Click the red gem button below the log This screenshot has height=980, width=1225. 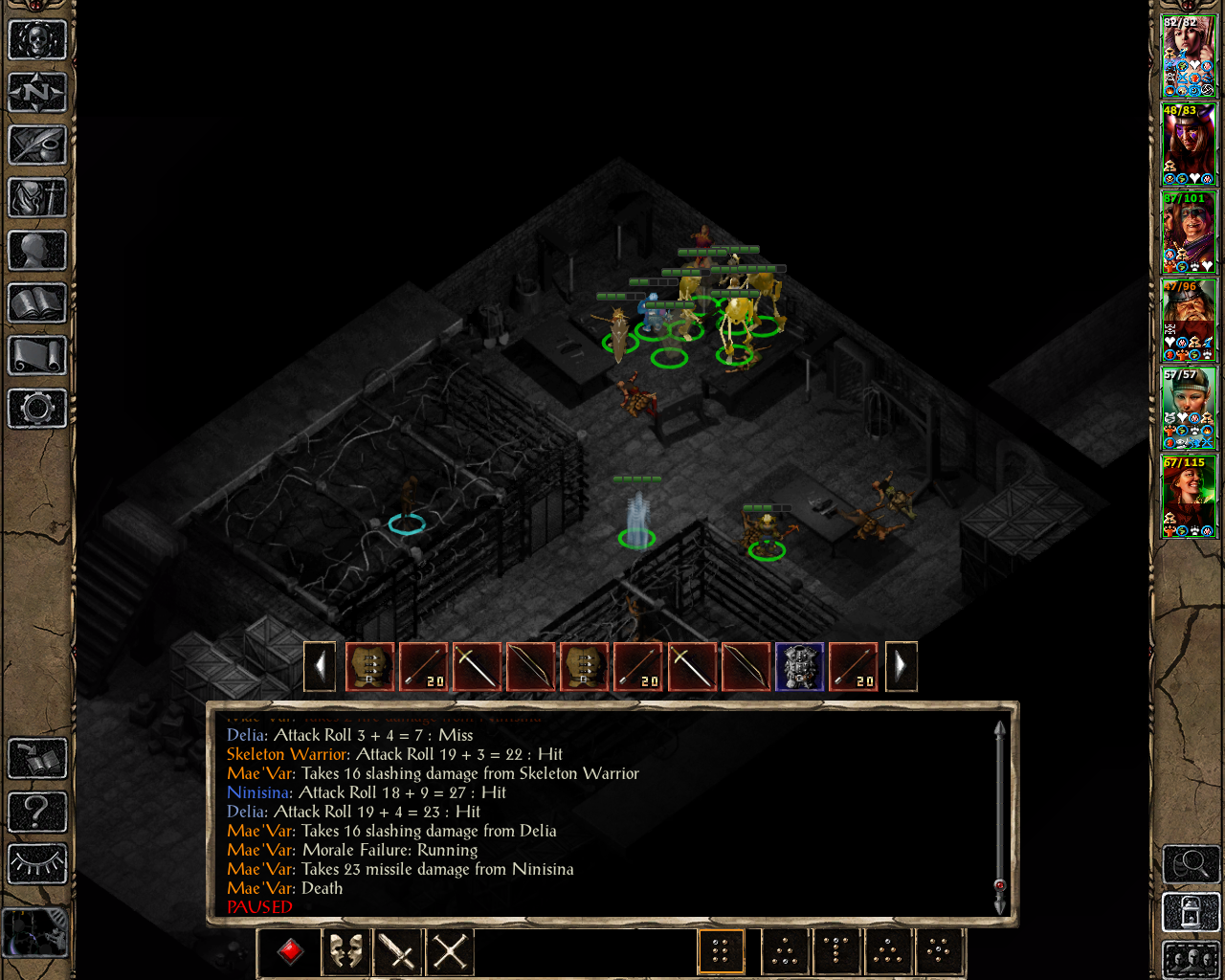click(x=291, y=951)
